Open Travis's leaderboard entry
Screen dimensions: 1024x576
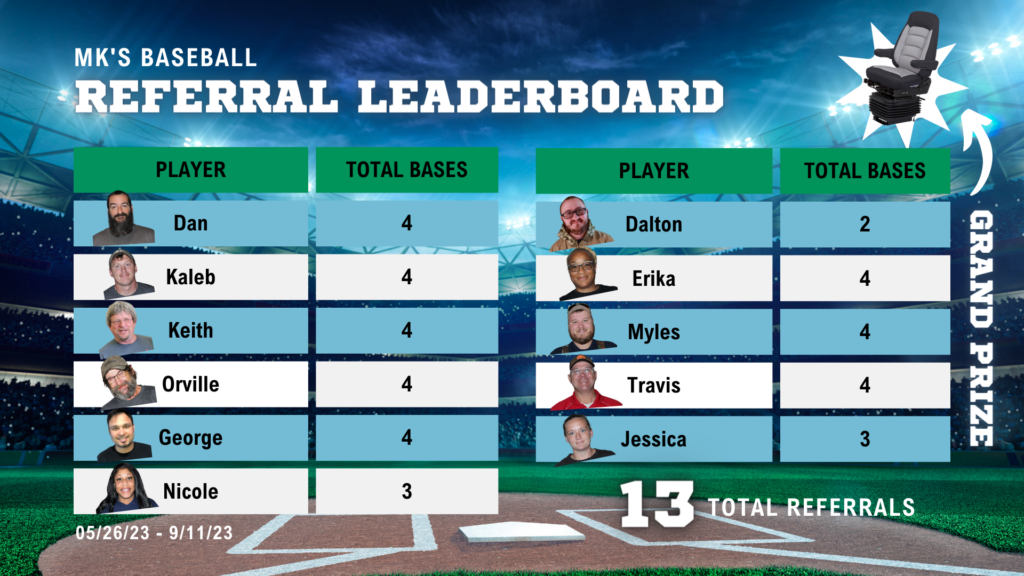coord(653,385)
